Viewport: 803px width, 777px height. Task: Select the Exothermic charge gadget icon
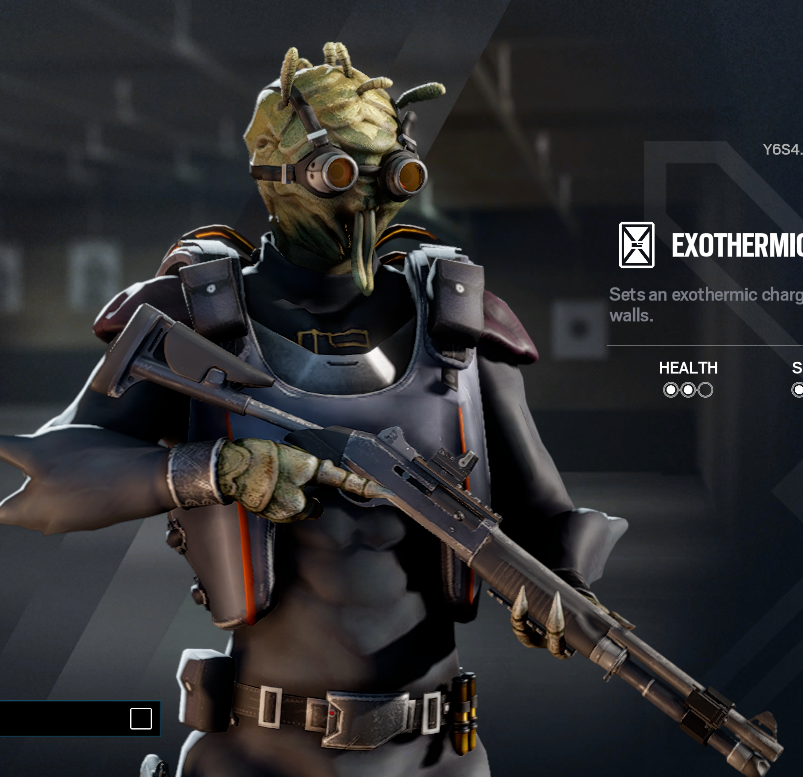[x=637, y=245]
